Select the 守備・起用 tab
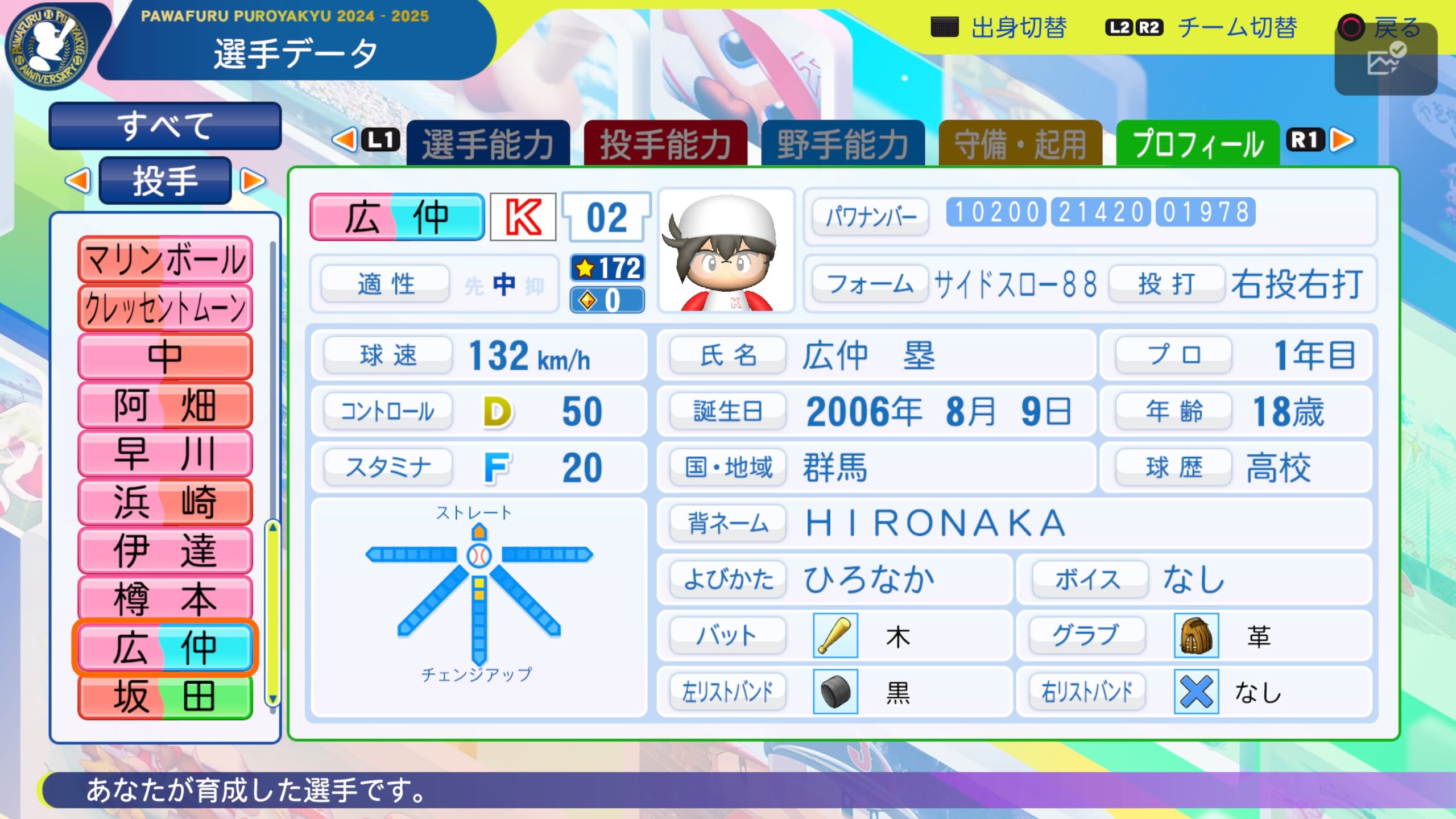 tap(1020, 144)
